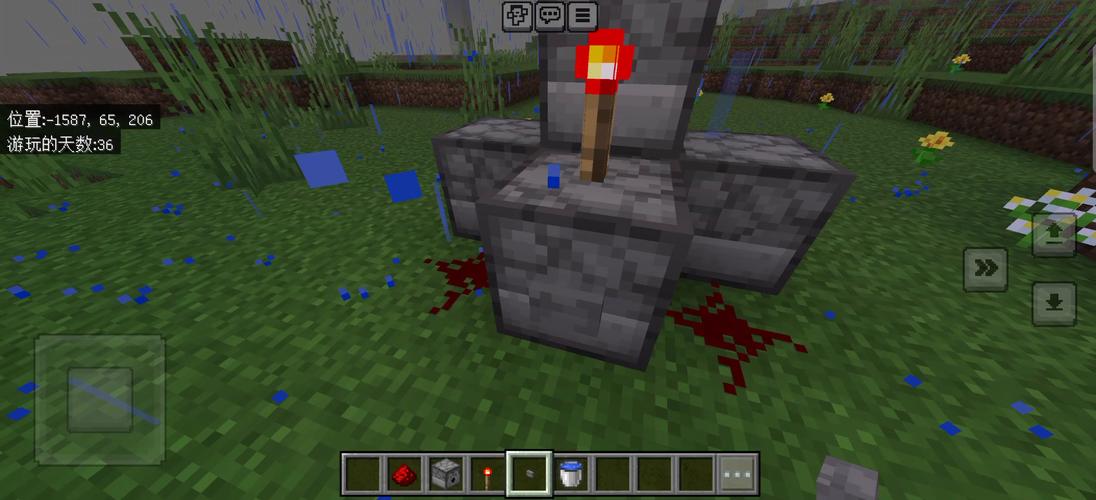
Task: Select the water bucket hotbar slot
Action: [570, 473]
